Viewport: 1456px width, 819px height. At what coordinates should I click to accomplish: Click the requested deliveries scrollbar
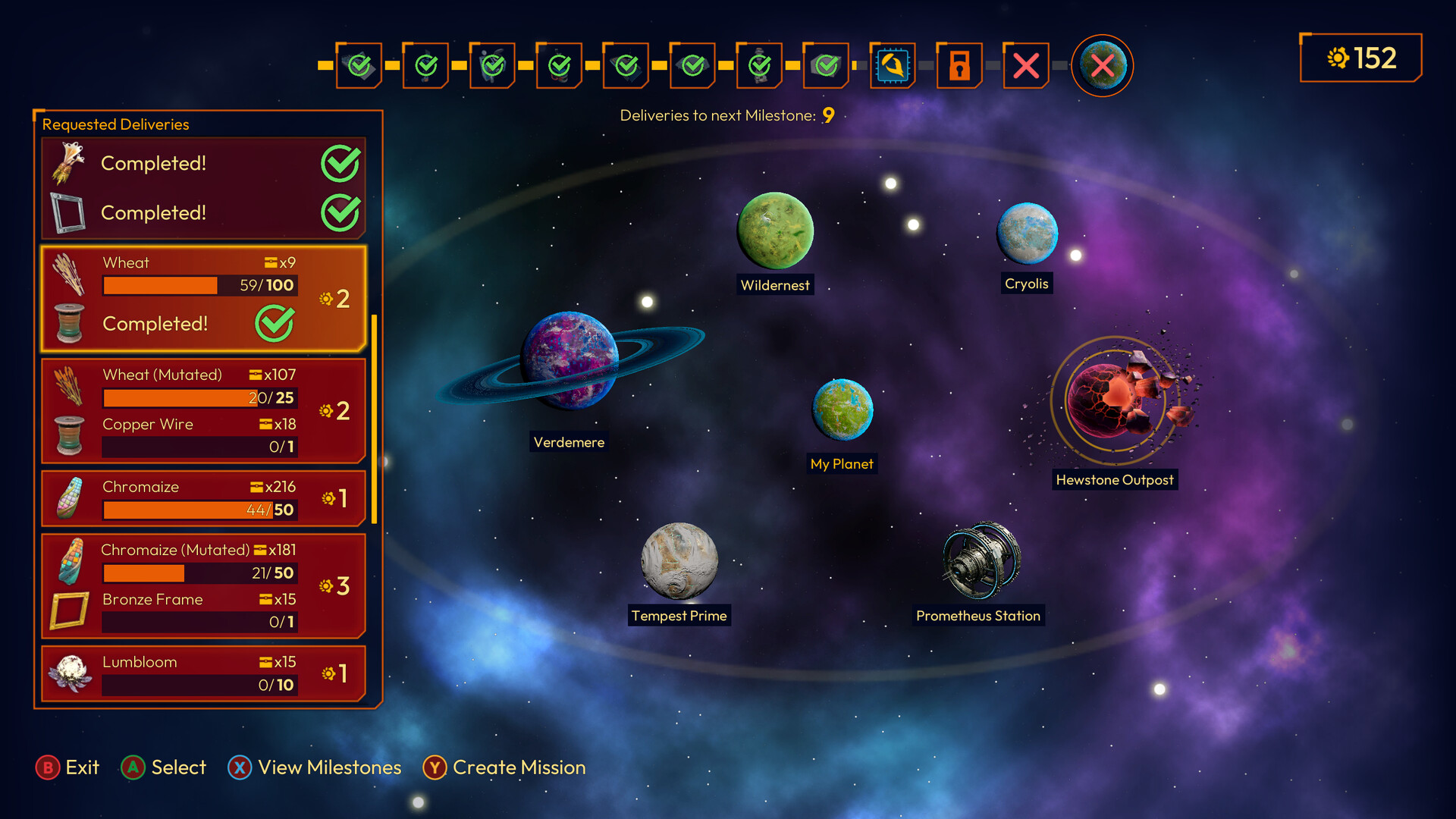tap(374, 419)
